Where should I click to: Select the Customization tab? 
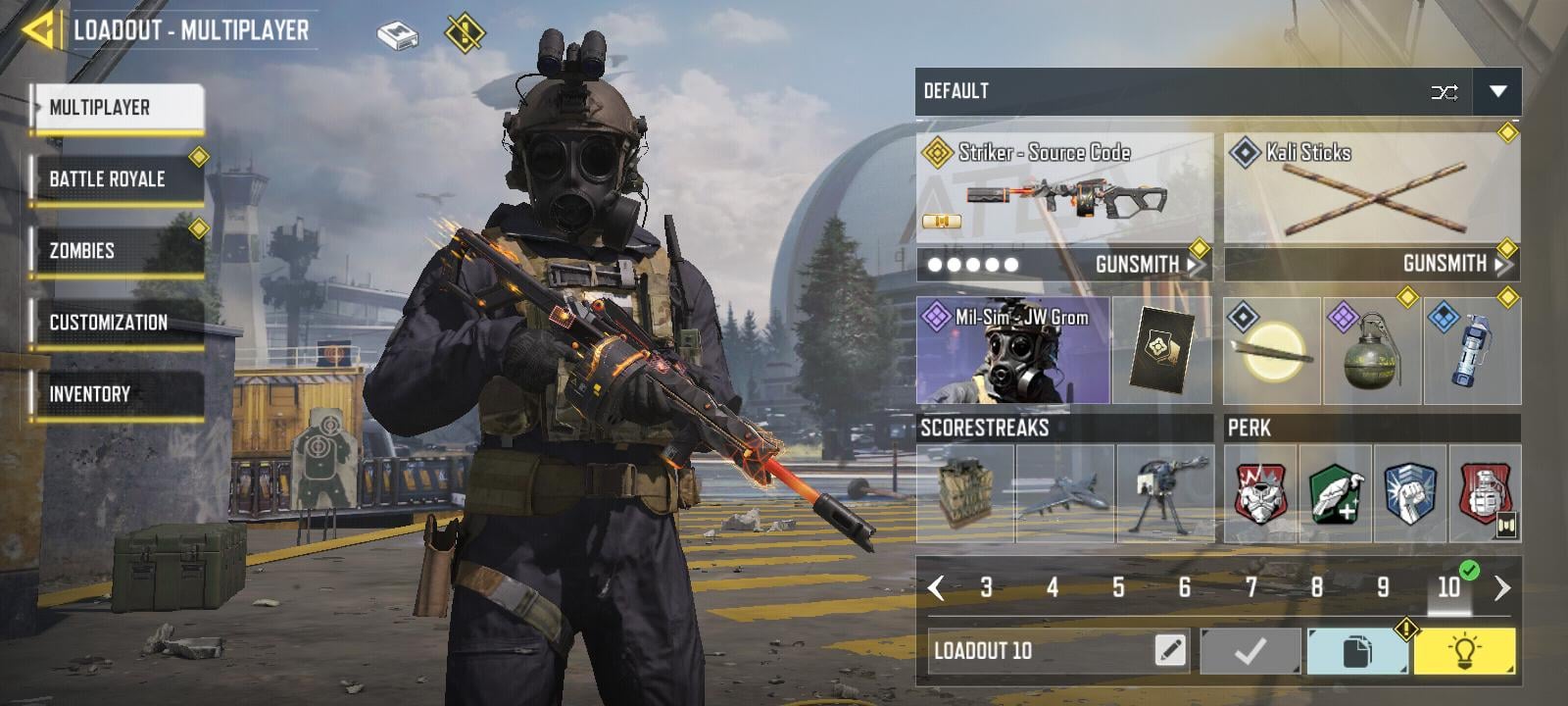[118, 323]
